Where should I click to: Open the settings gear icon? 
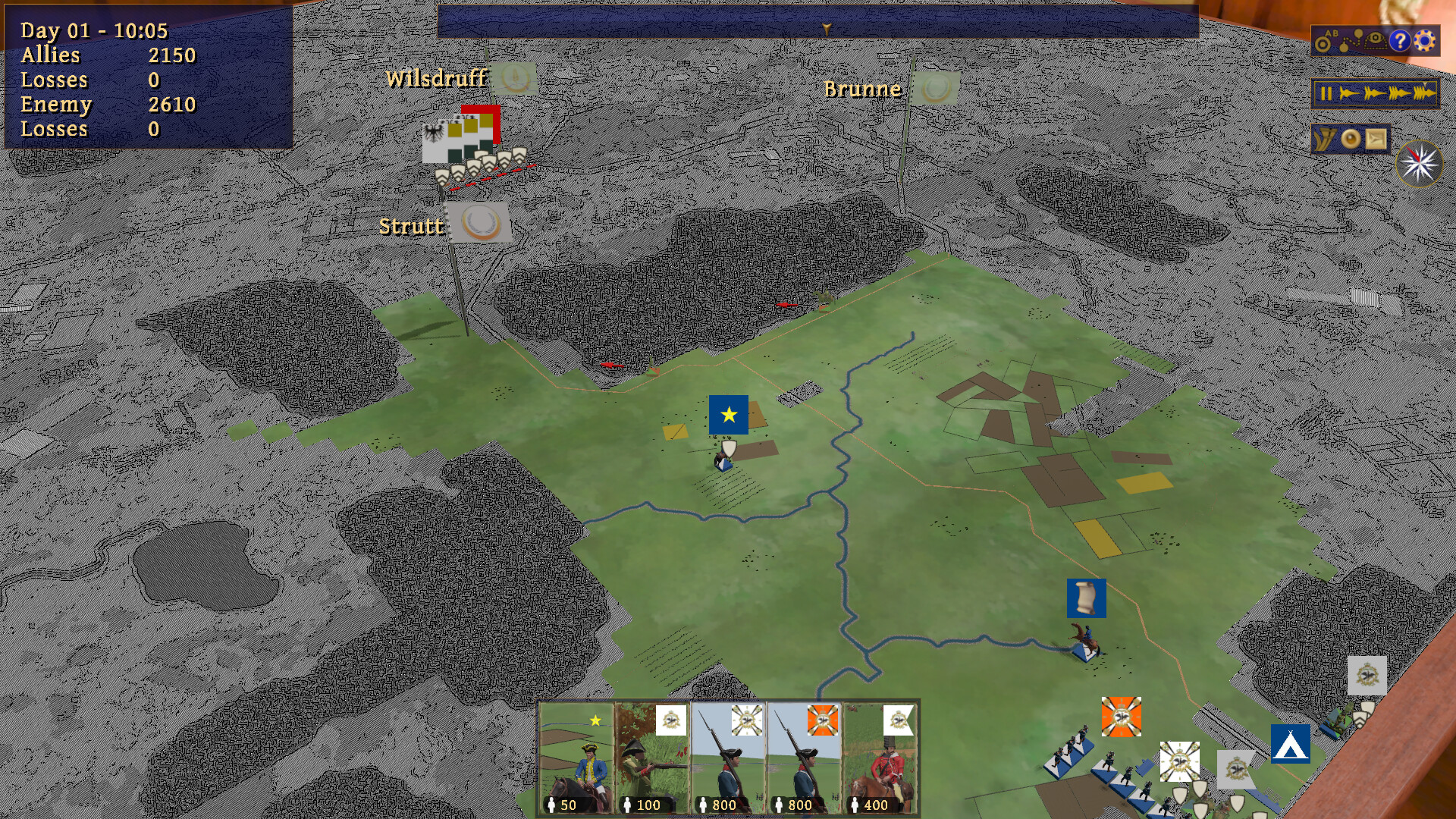(1424, 41)
